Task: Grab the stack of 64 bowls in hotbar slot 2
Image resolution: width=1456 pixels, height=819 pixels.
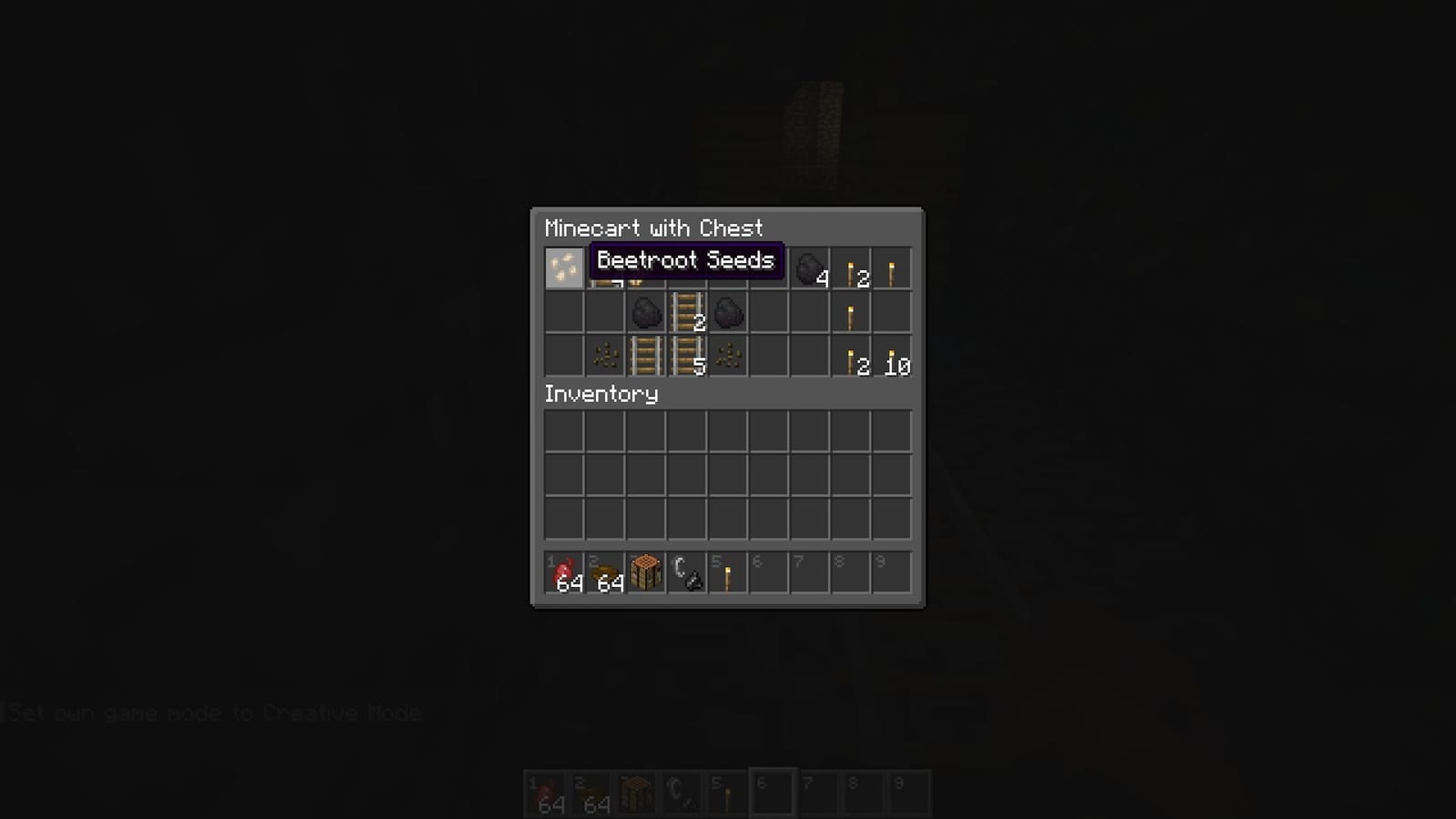Action: [x=604, y=571]
